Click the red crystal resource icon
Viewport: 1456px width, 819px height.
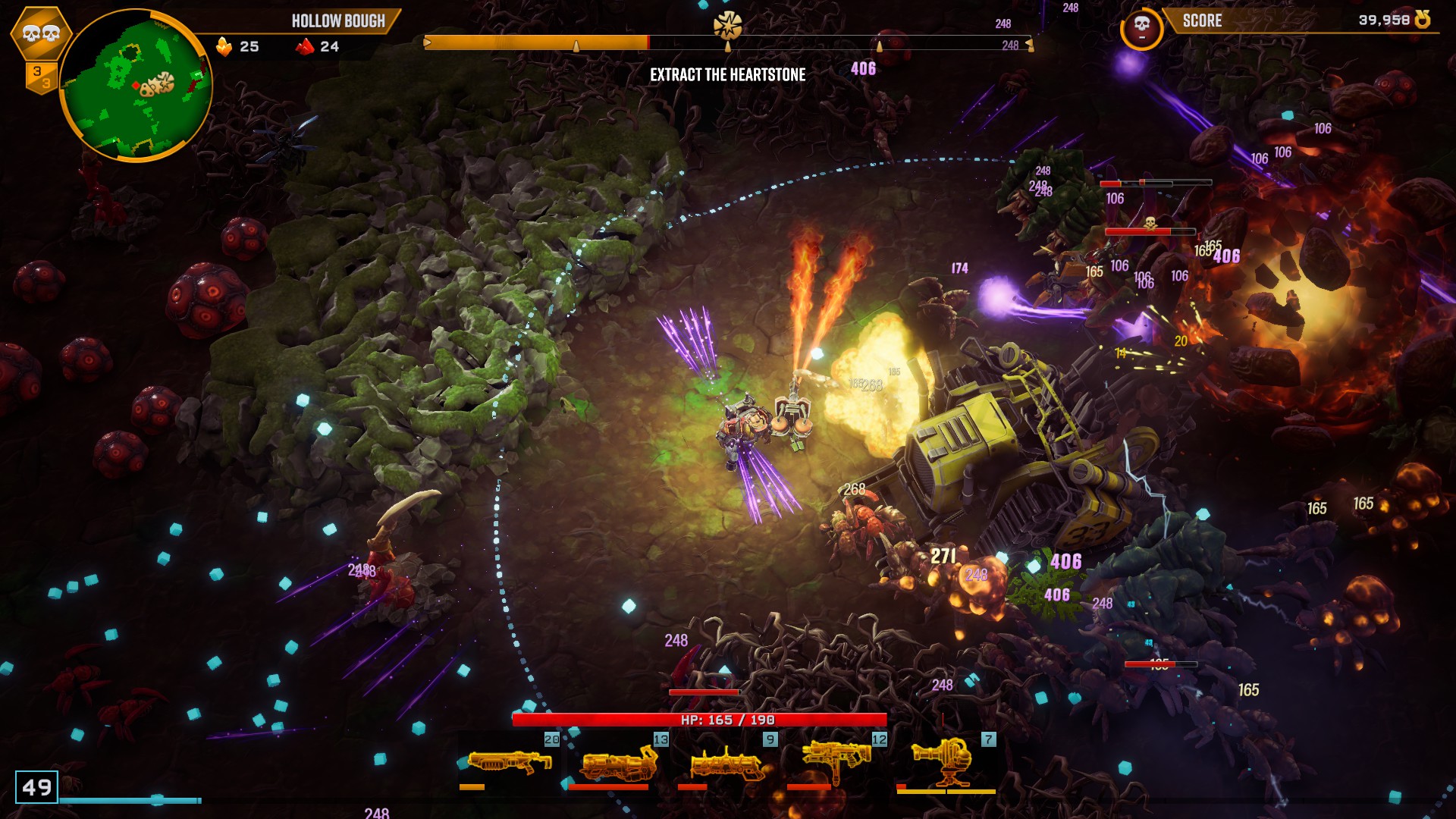pos(305,46)
